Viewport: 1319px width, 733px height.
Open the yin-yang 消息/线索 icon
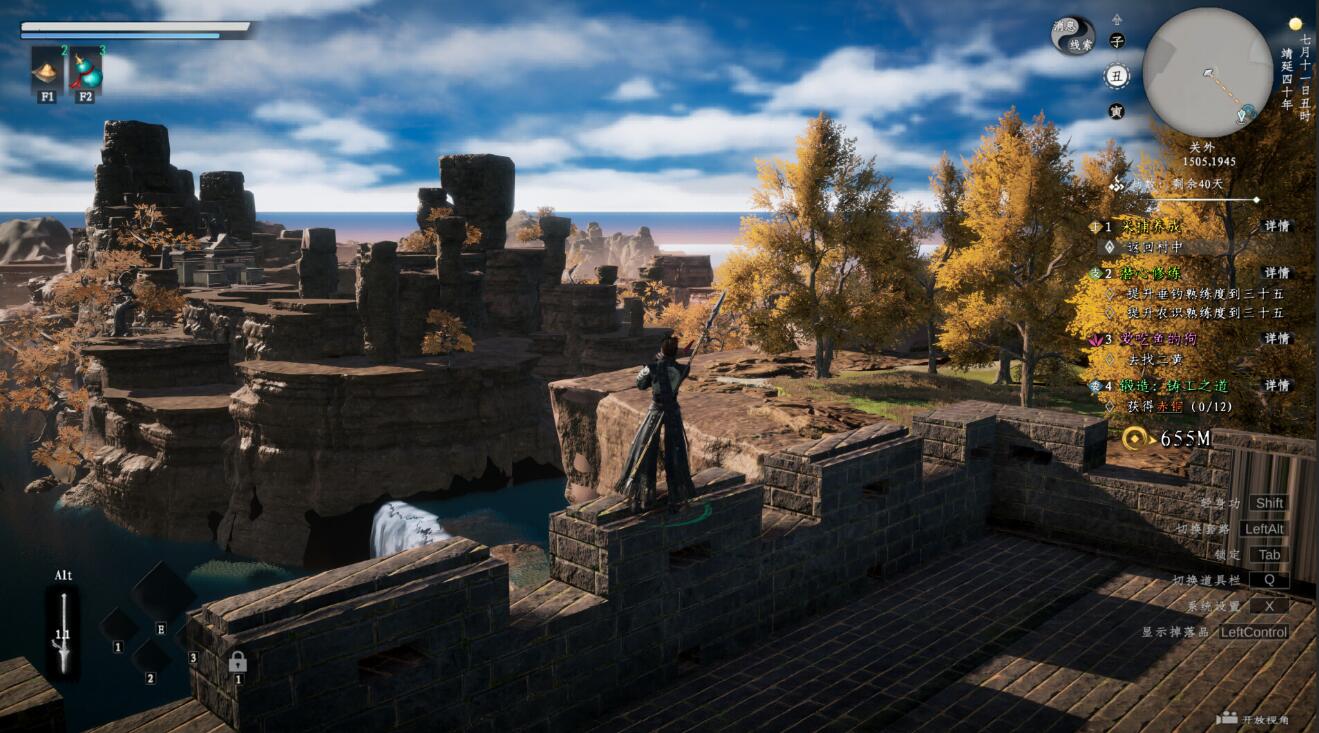(1073, 36)
